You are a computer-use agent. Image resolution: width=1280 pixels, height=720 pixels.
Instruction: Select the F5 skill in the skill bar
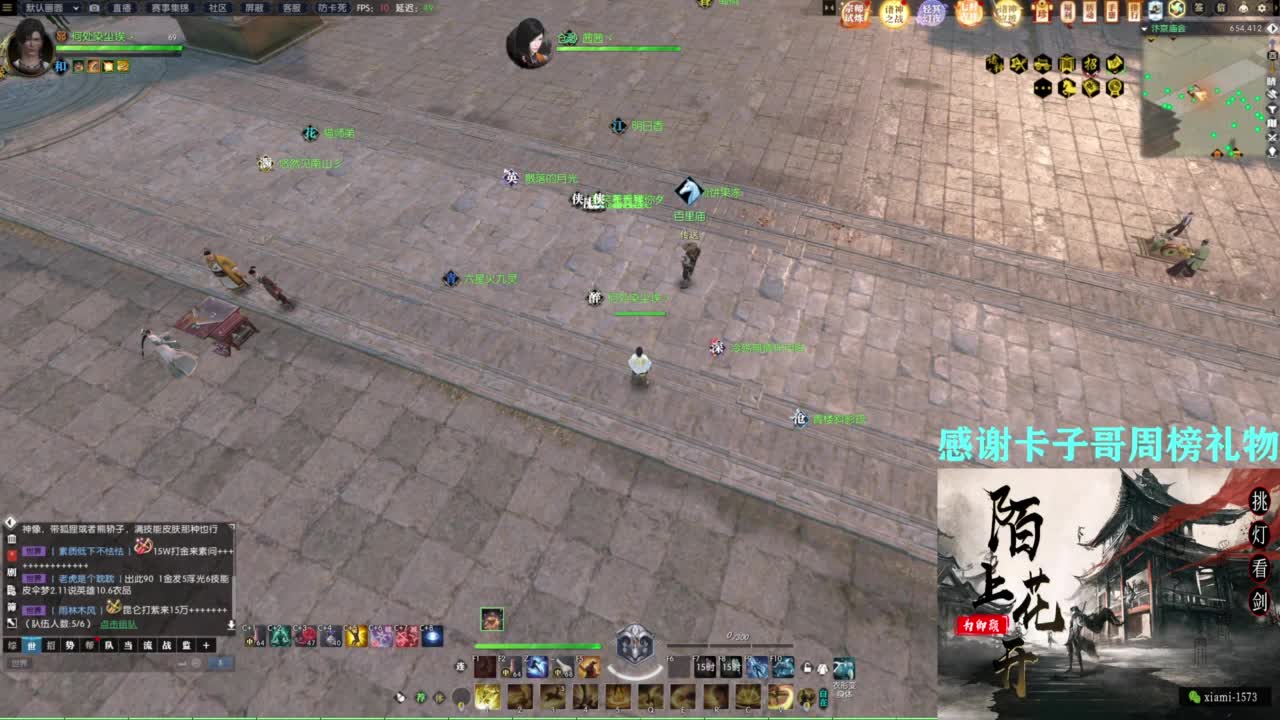(x=589, y=667)
